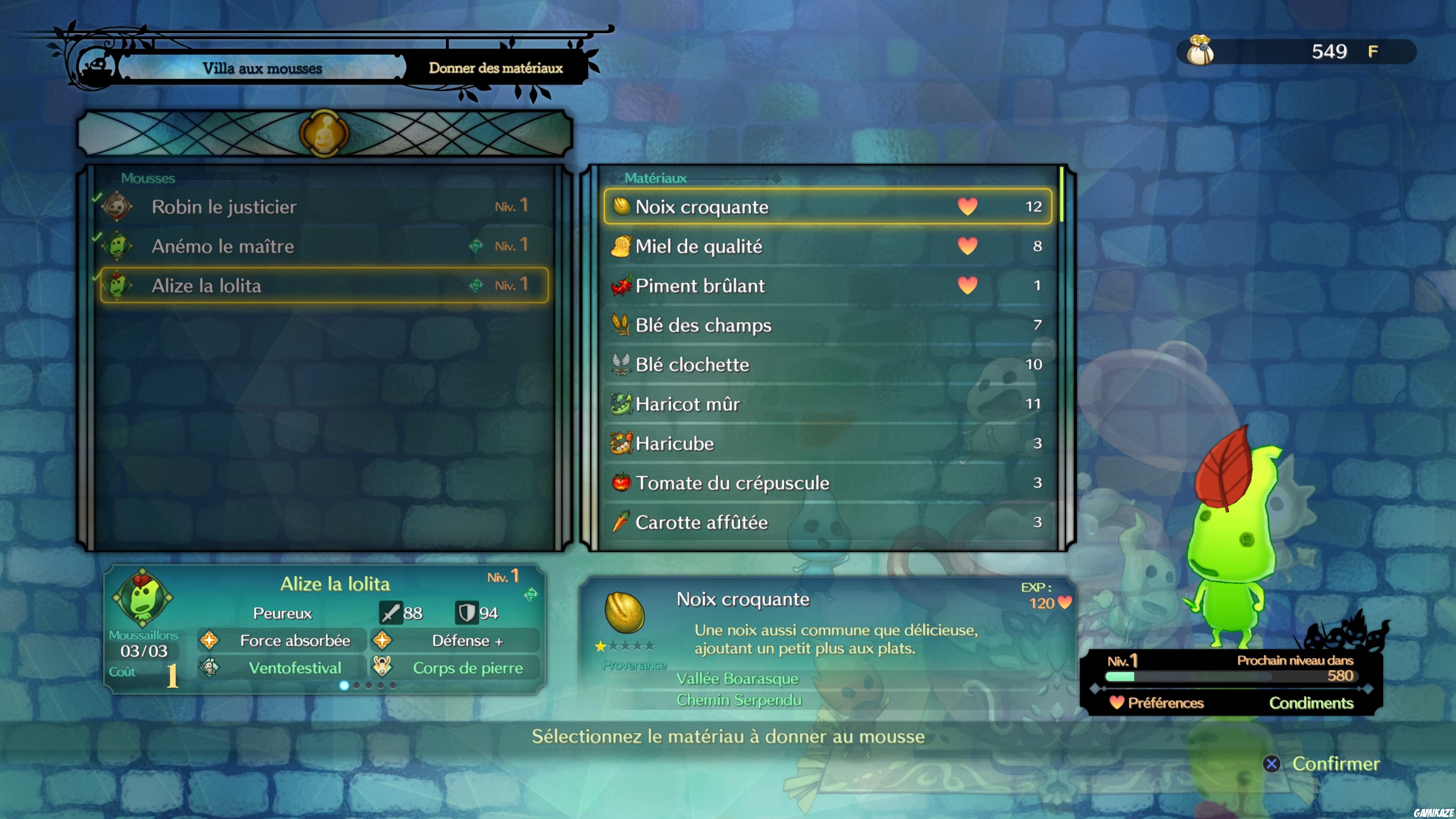Click the Corps de pierre skill entry
The image size is (1456, 819).
(467, 668)
